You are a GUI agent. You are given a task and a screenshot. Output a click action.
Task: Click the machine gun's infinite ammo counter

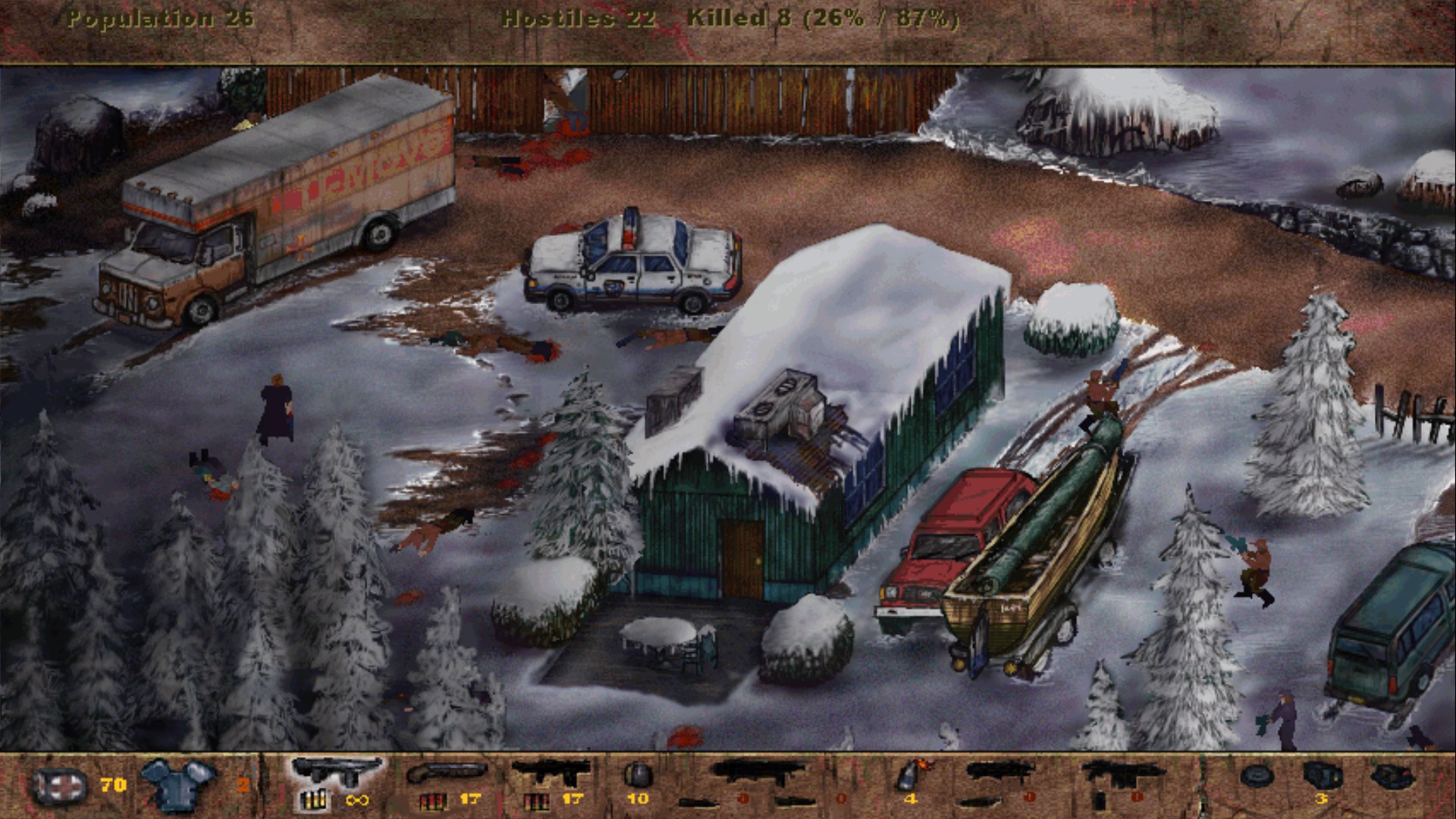click(356, 801)
